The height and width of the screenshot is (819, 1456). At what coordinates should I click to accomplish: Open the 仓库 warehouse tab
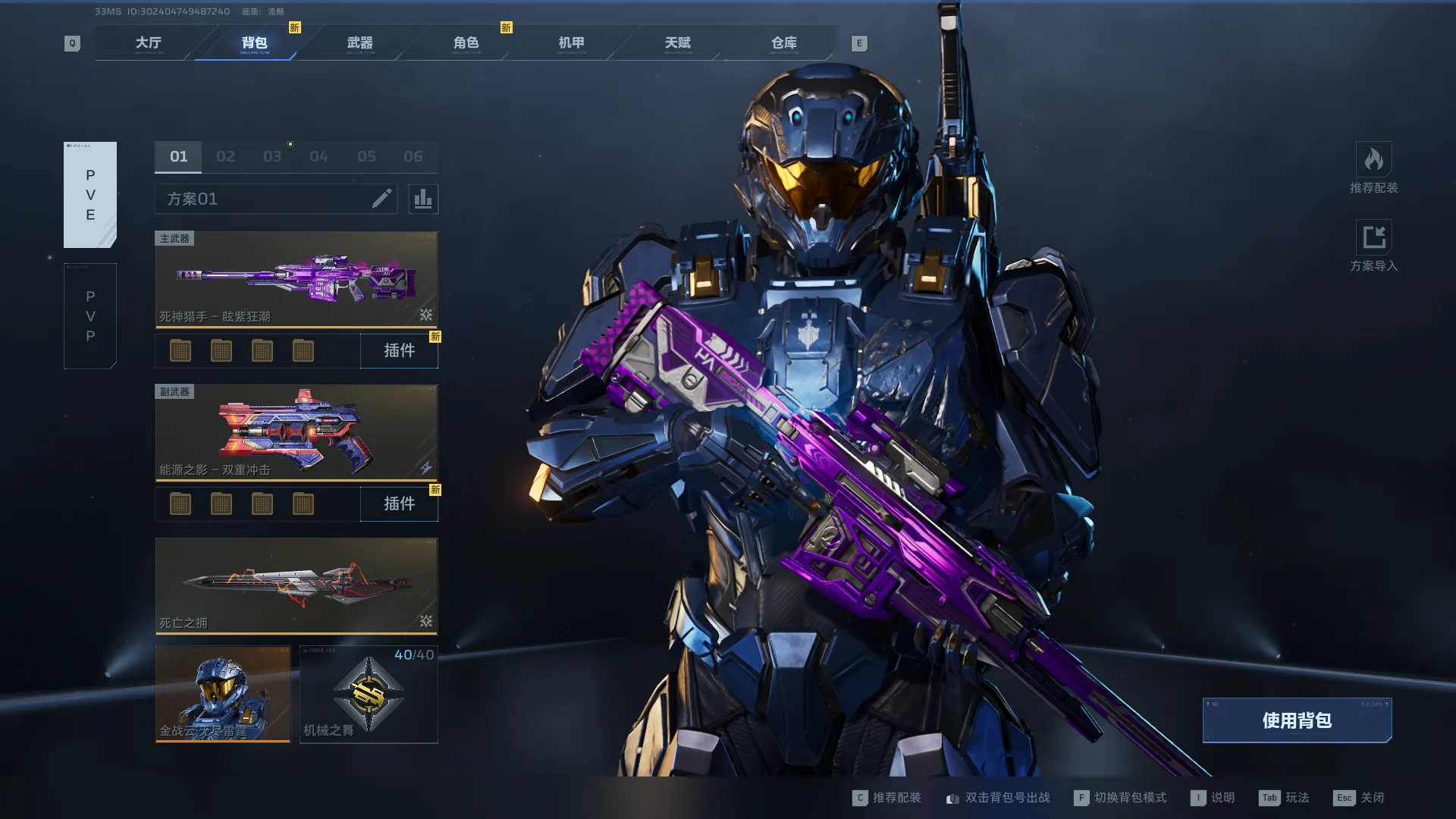pos(783,43)
